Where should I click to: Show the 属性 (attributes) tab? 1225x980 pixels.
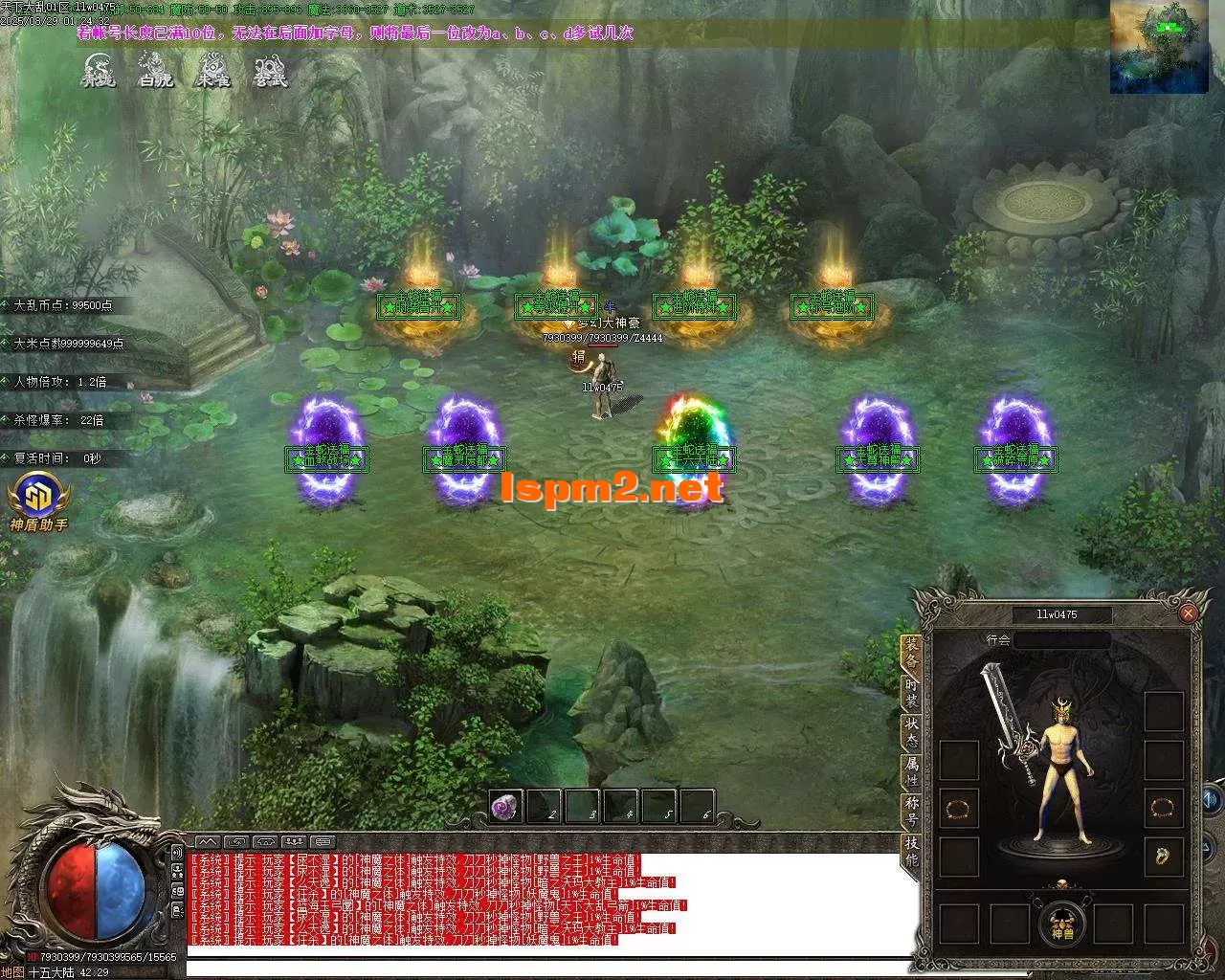pos(911,772)
